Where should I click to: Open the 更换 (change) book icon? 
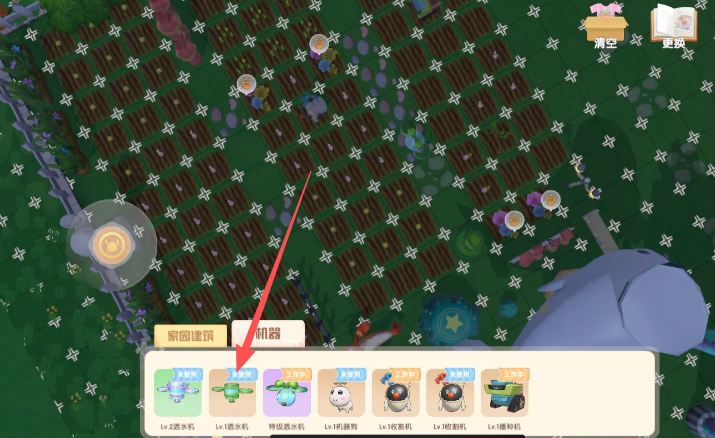673,24
